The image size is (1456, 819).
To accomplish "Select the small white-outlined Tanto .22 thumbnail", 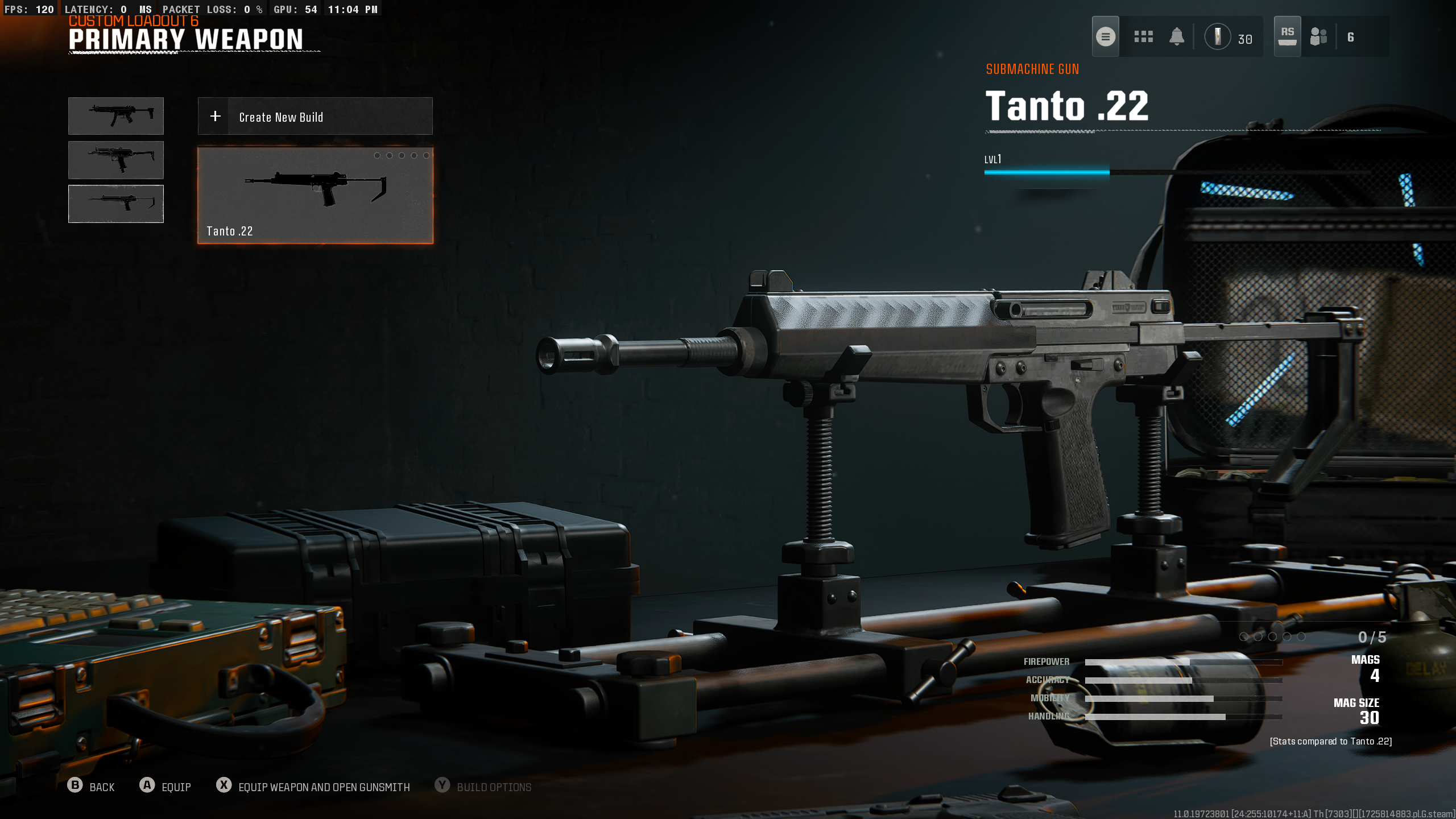I will 116,204.
